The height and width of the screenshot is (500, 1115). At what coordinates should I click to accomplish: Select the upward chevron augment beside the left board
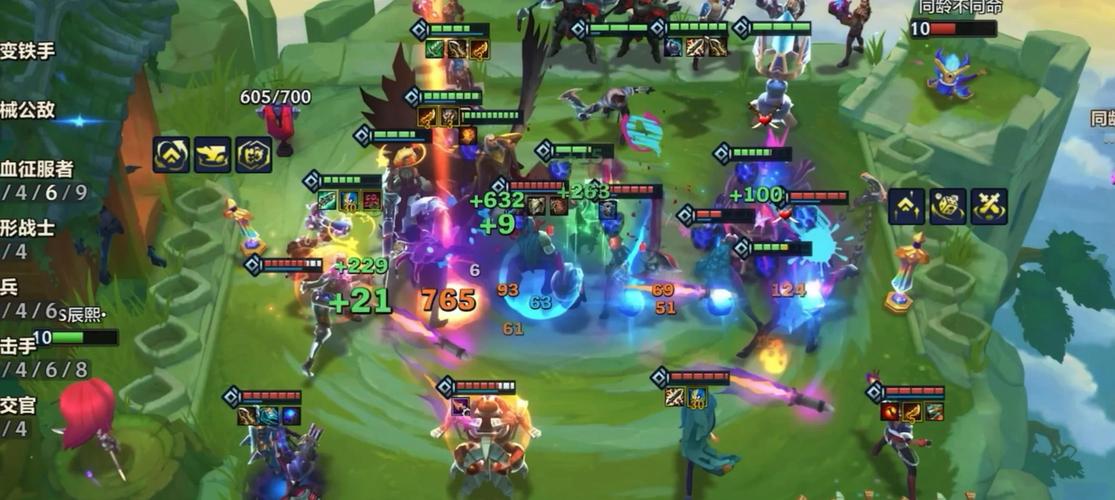click(x=171, y=155)
